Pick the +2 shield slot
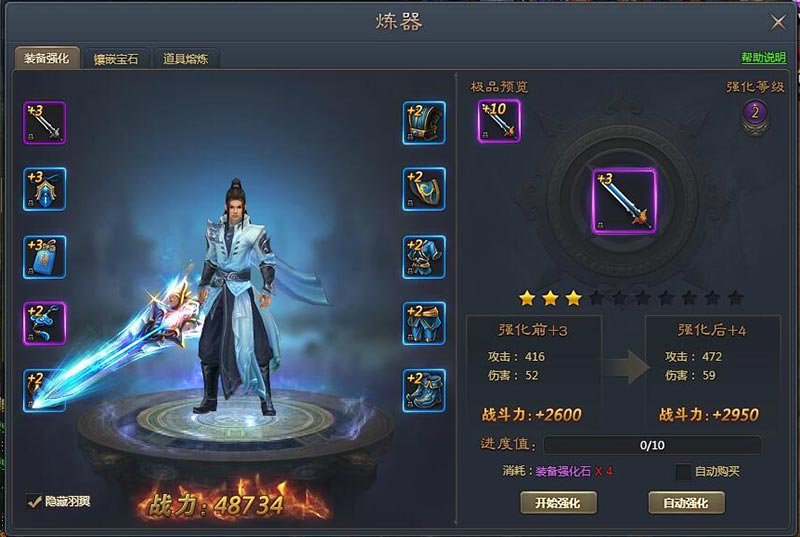 [424, 189]
